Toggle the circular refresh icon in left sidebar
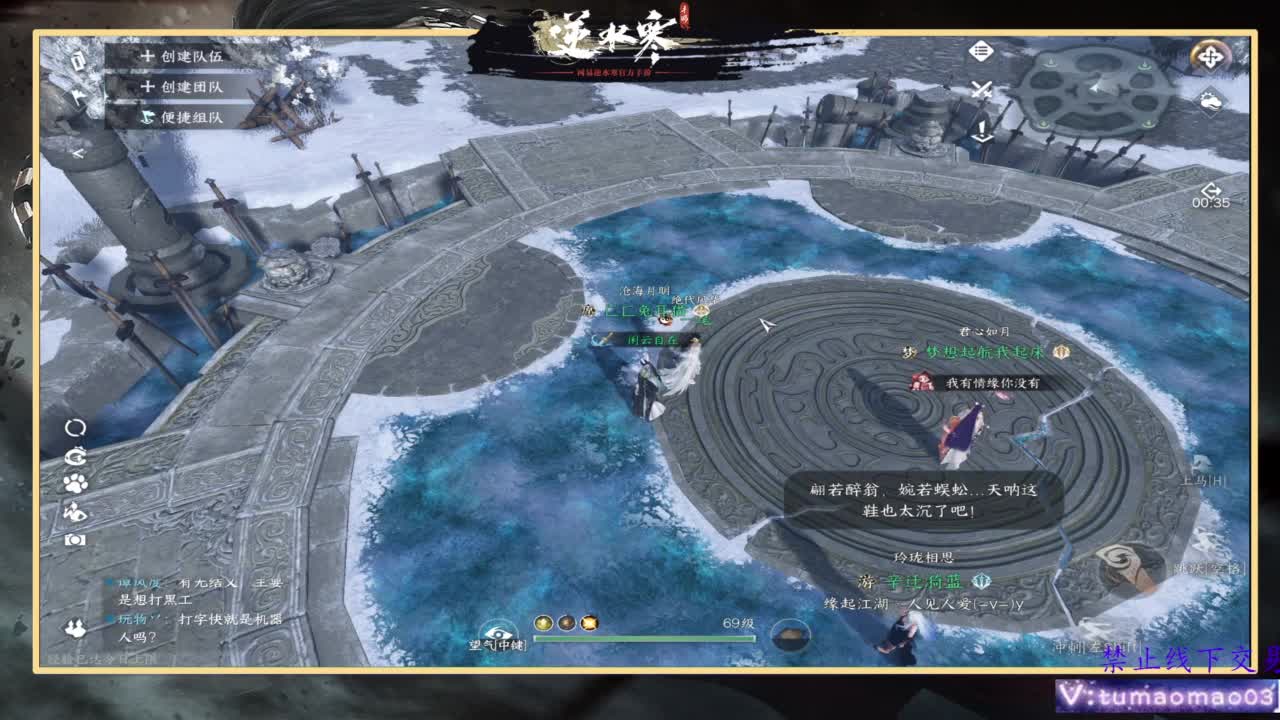1280x720 pixels. 77,428
